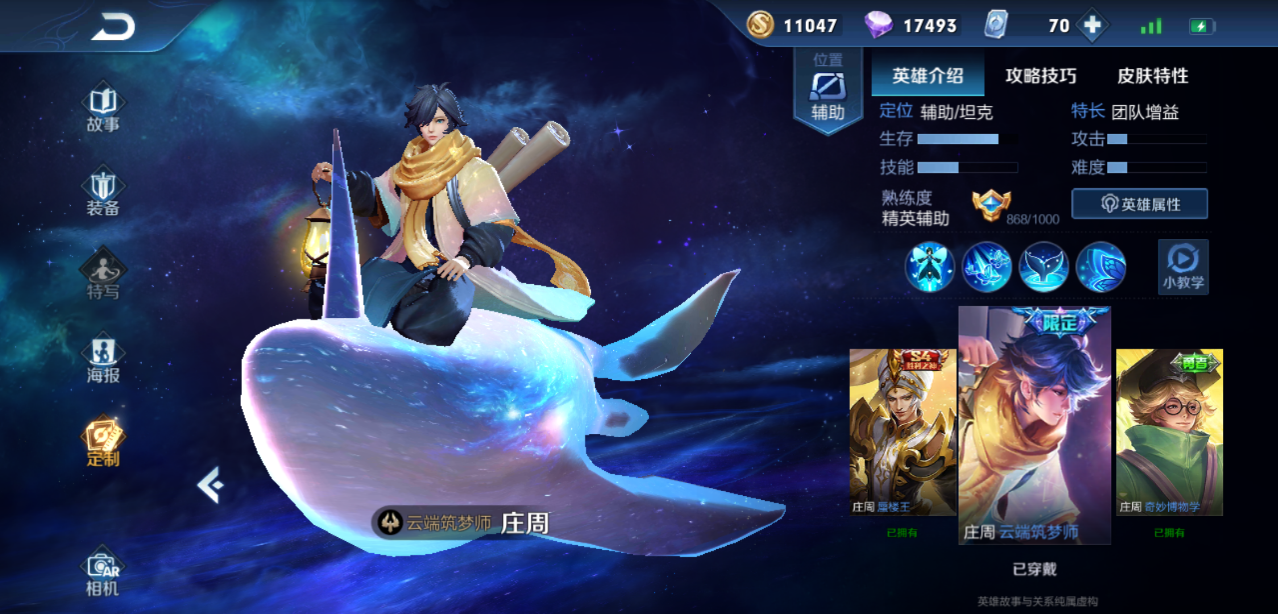Select the 定制 customization menu
The height and width of the screenshot is (614, 1278).
[103, 444]
